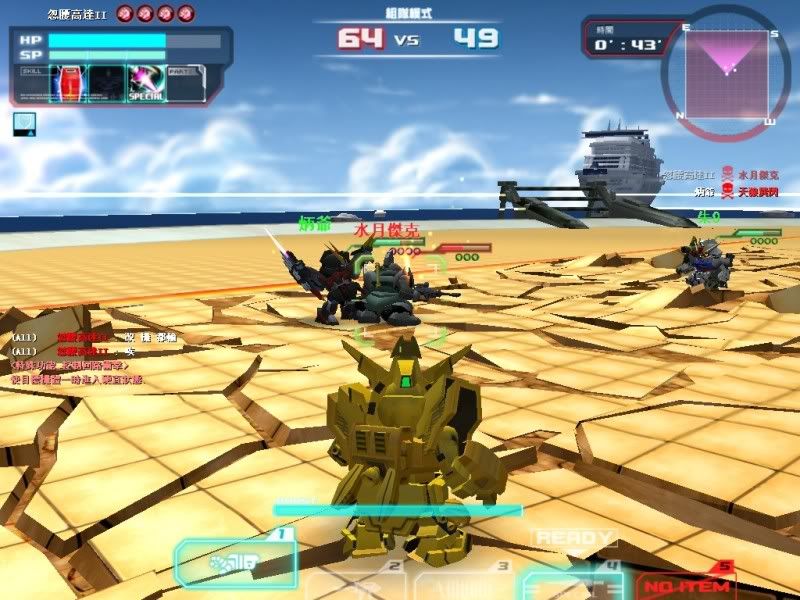Click the red skill icon
Image resolution: width=800 pixels, height=600 pixels.
68,83
